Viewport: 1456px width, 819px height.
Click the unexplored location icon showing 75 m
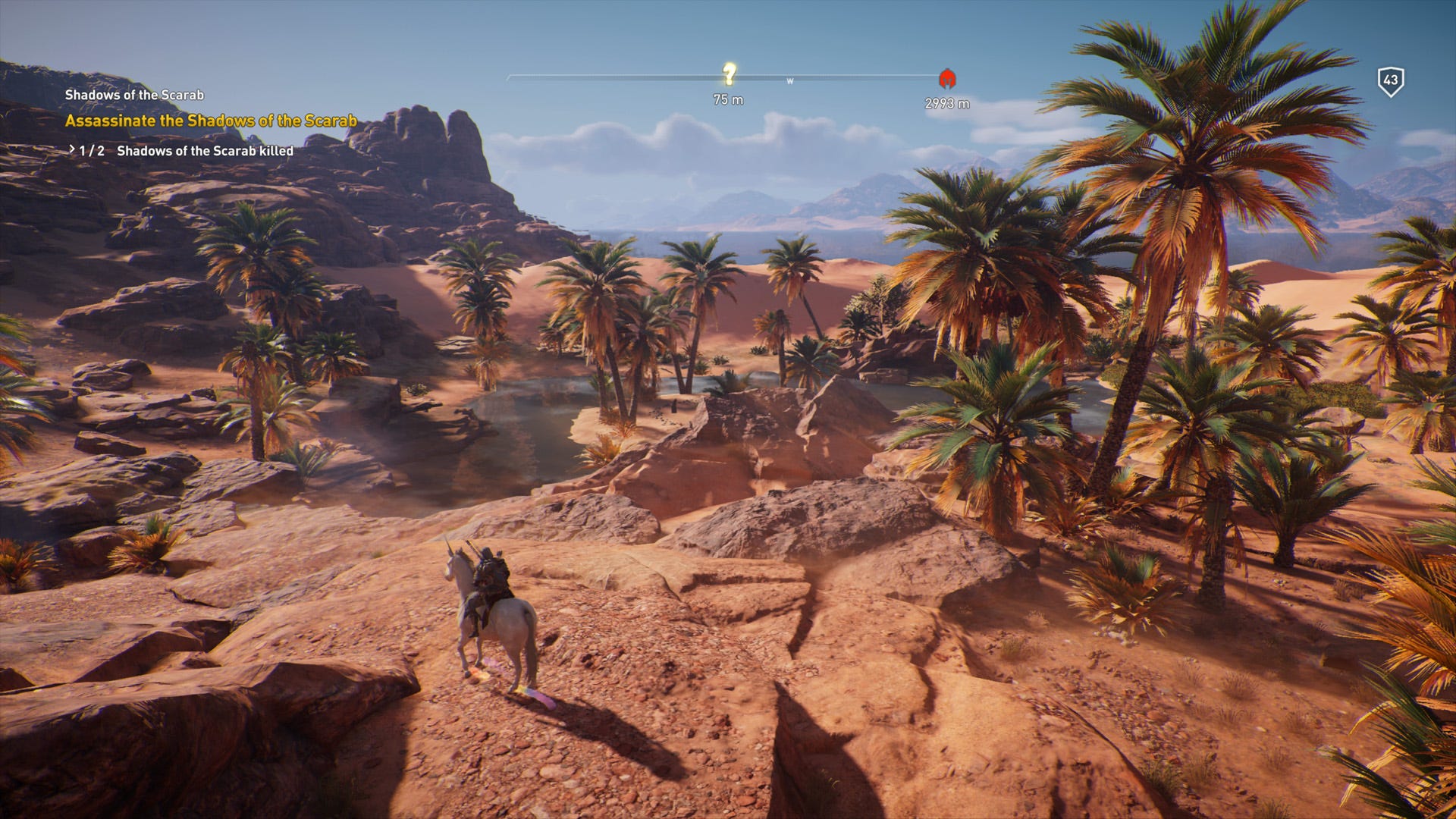[x=730, y=74]
